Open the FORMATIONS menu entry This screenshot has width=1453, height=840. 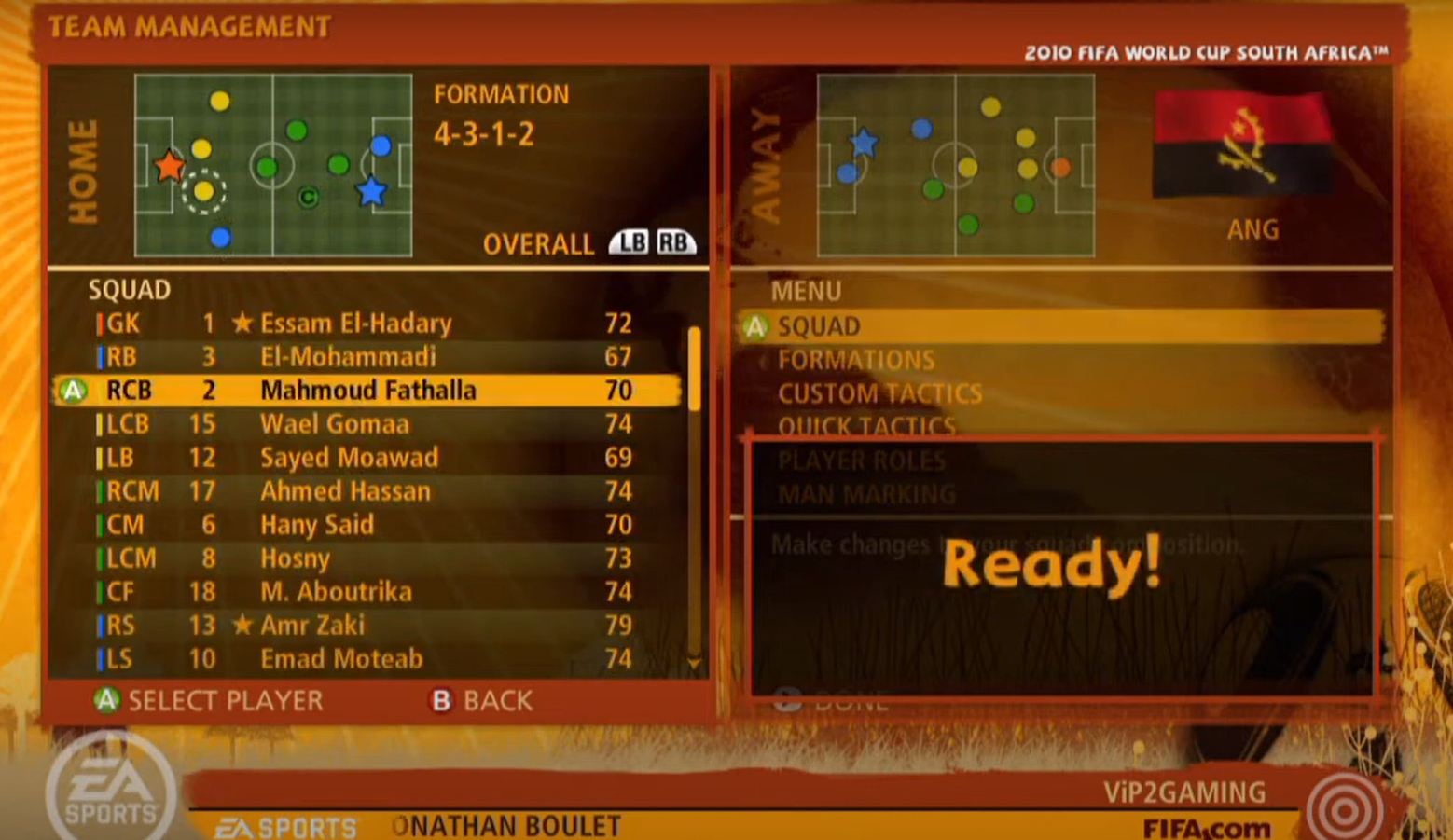(857, 359)
